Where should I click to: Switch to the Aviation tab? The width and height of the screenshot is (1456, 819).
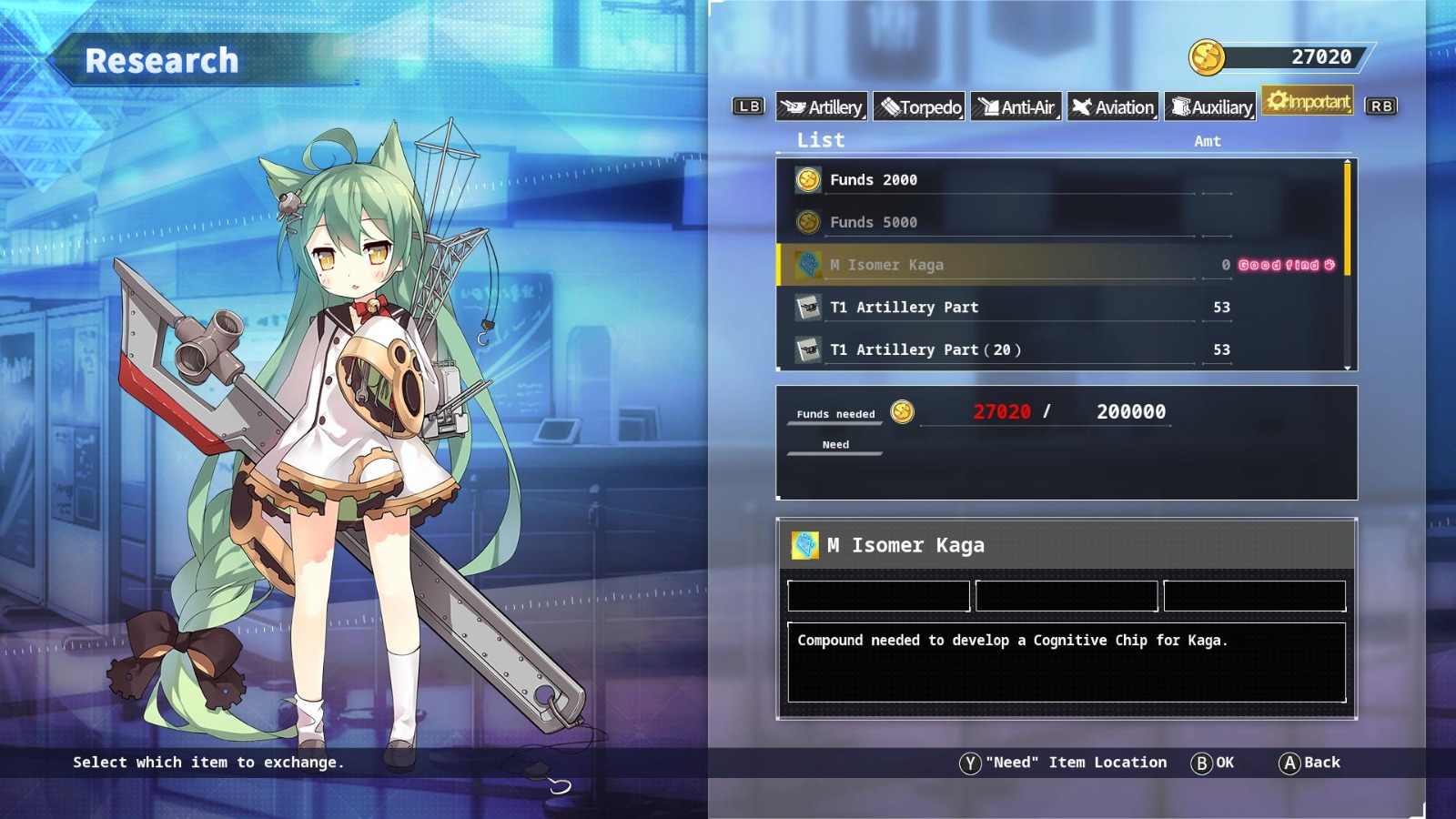click(x=1112, y=106)
